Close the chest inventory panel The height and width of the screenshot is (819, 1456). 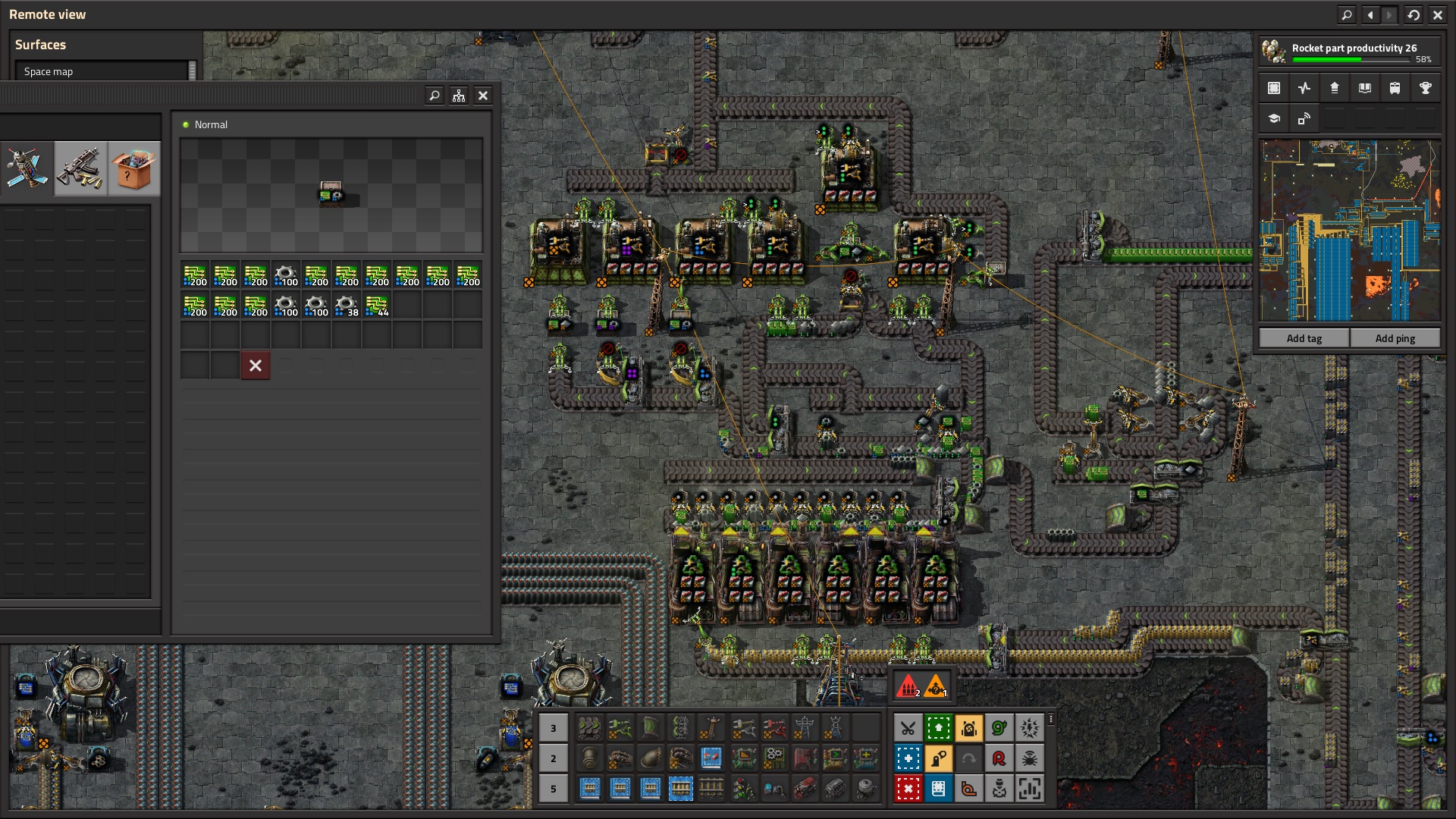click(x=483, y=96)
